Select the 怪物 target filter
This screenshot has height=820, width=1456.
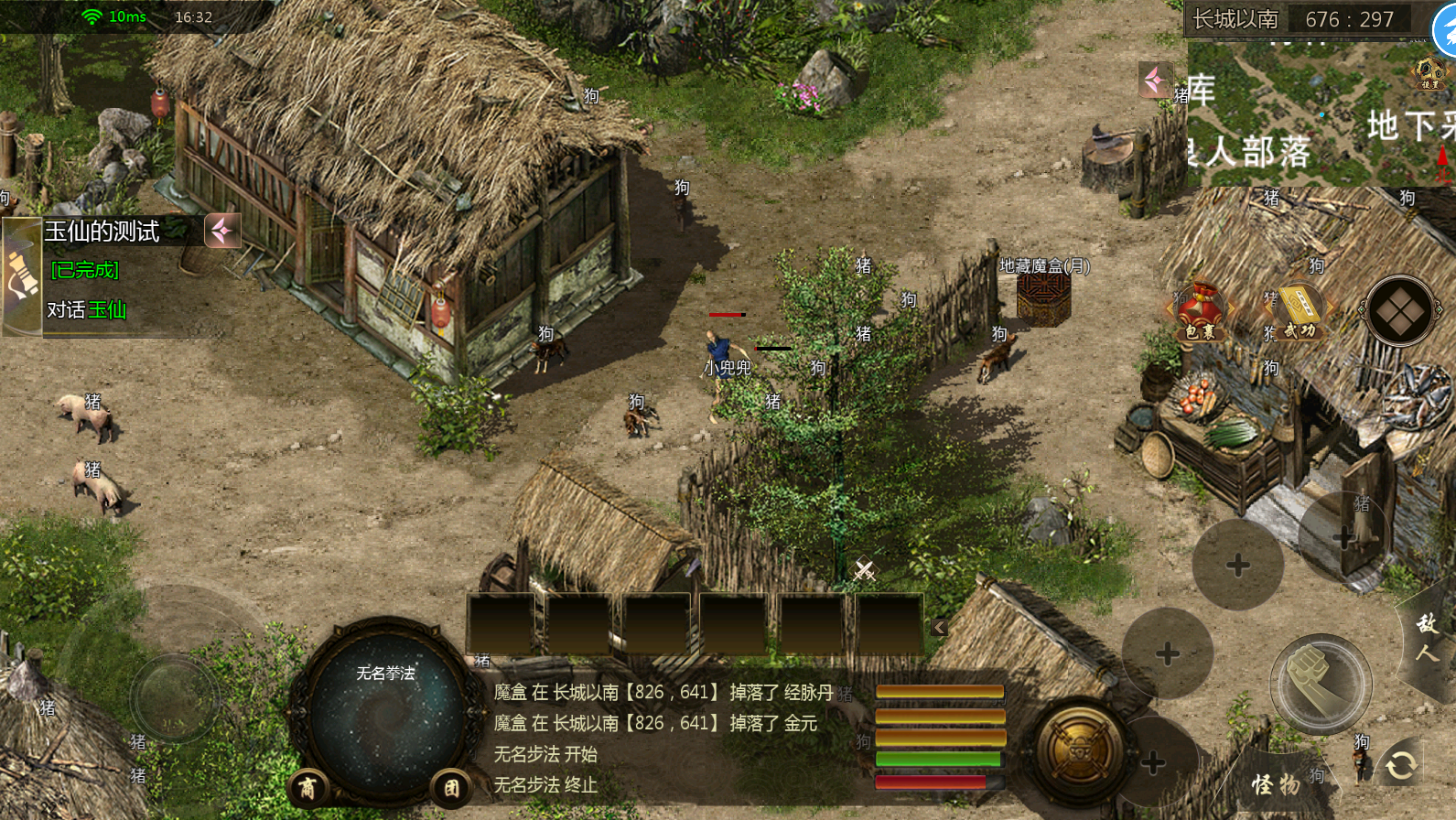[x=1275, y=783]
